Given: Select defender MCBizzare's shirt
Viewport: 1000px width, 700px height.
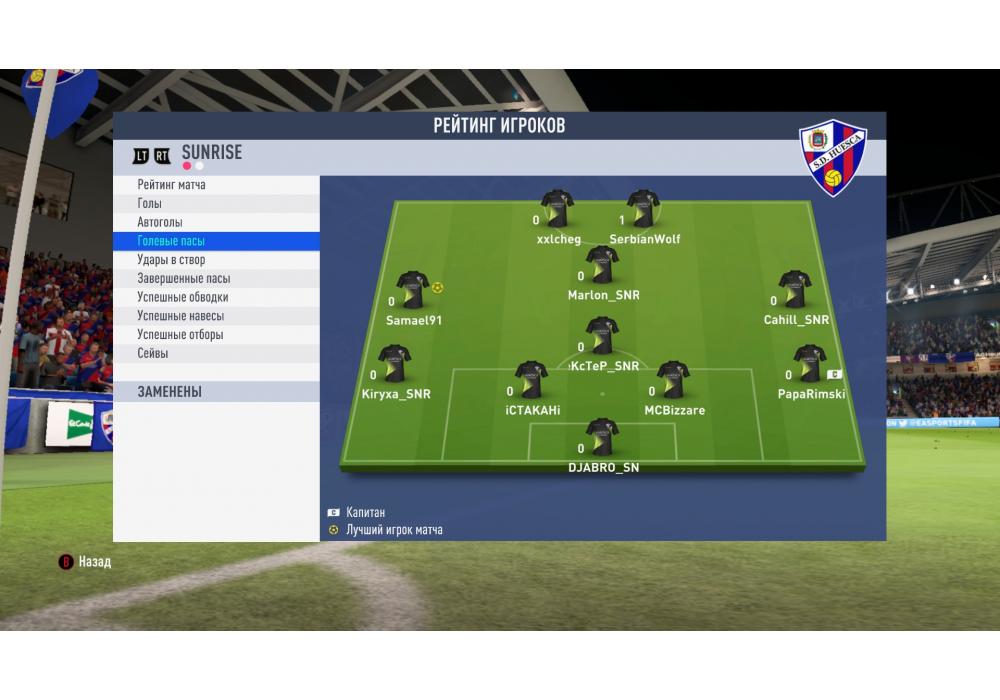Looking at the screenshot, I should 673,381.
